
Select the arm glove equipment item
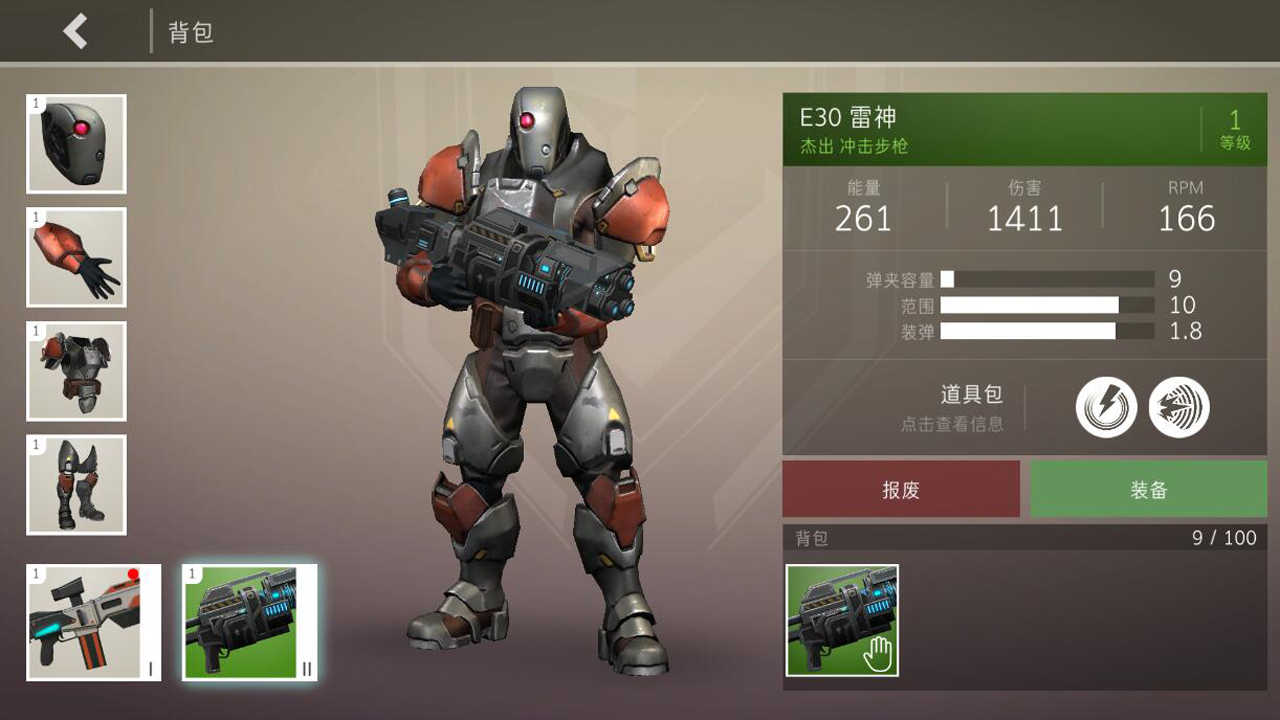pos(75,257)
